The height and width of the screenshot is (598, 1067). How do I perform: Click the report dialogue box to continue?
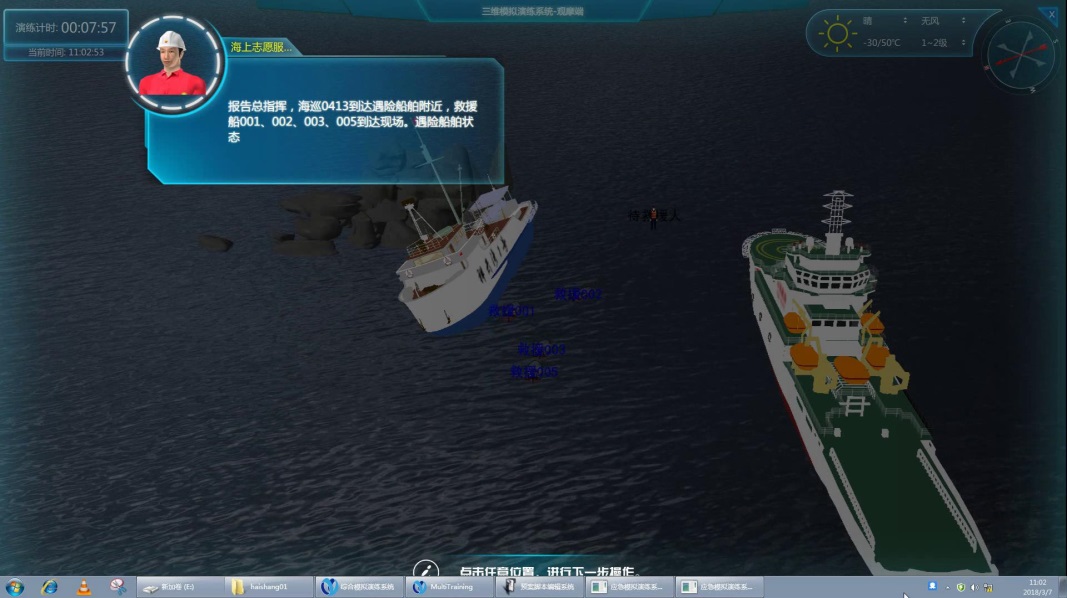[x=325, y=122]
